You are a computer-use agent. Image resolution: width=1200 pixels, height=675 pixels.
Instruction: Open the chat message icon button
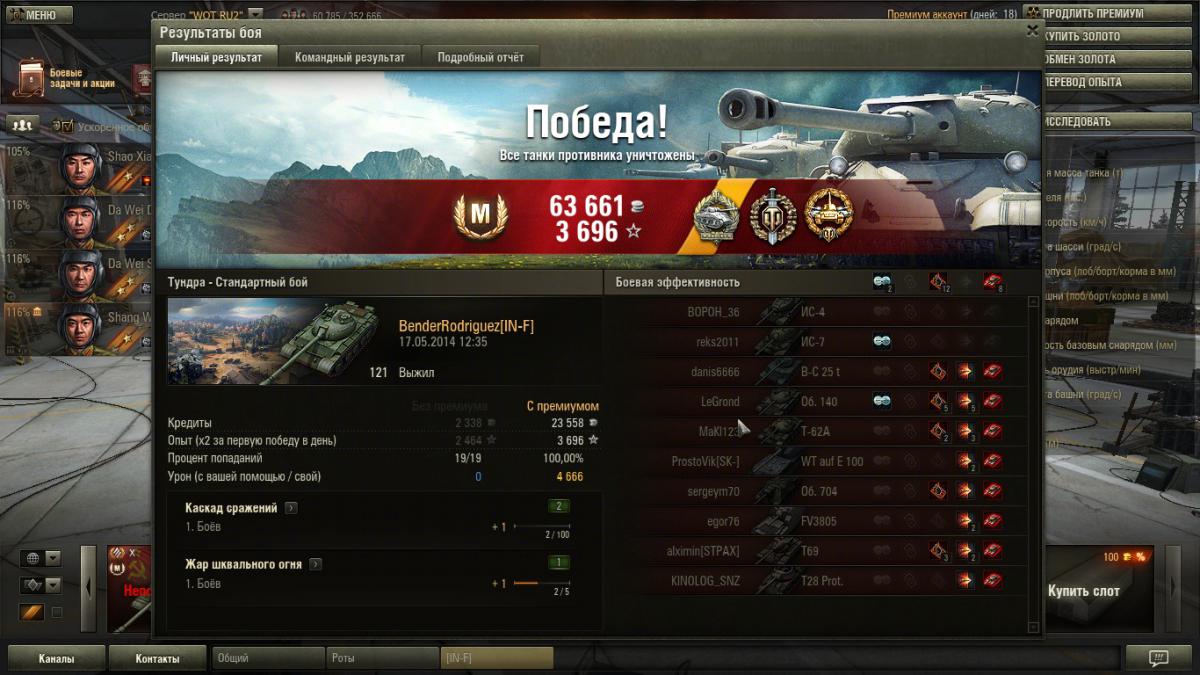1159,658
